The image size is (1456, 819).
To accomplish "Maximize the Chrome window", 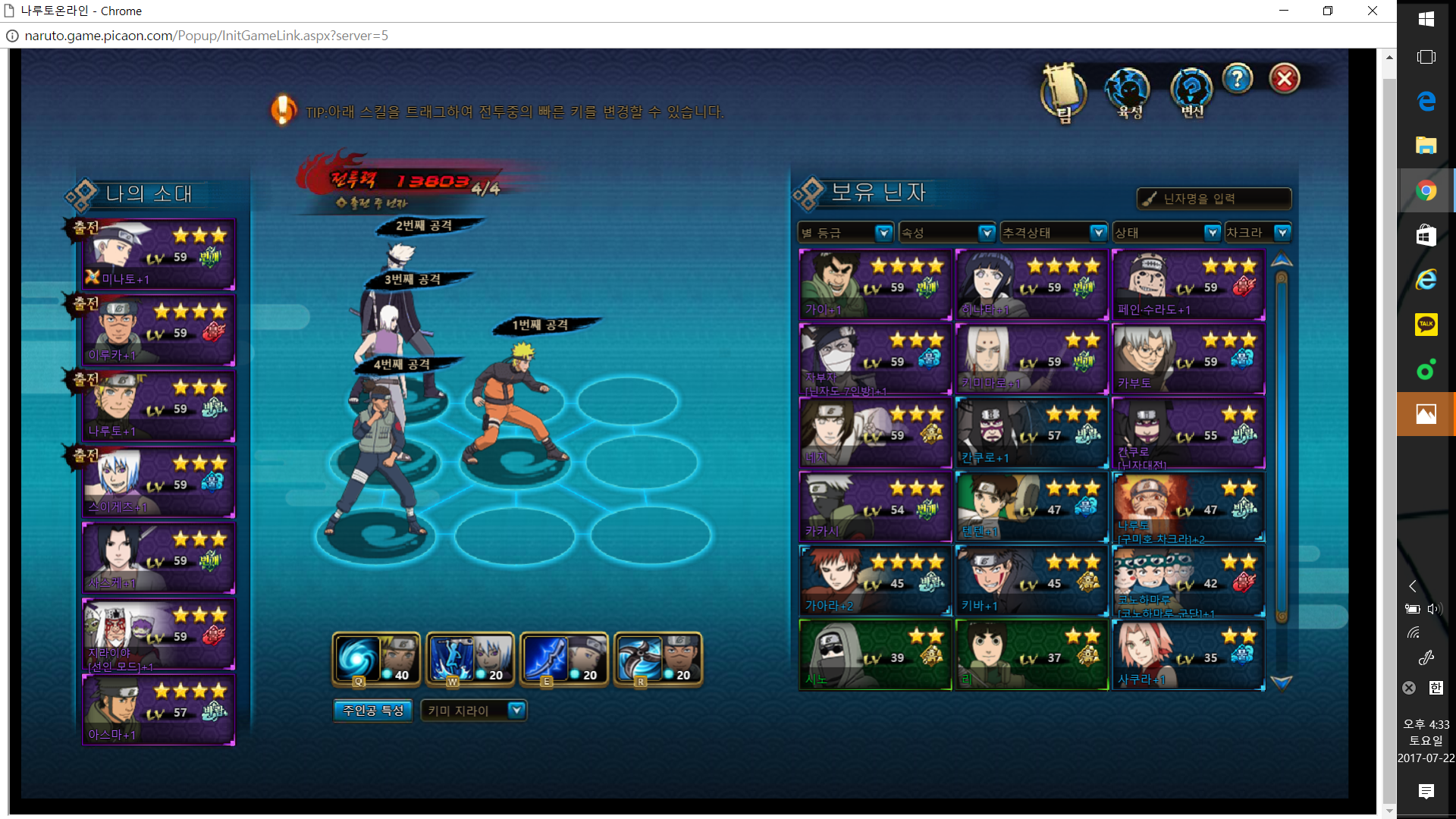I will [1327, 11].
